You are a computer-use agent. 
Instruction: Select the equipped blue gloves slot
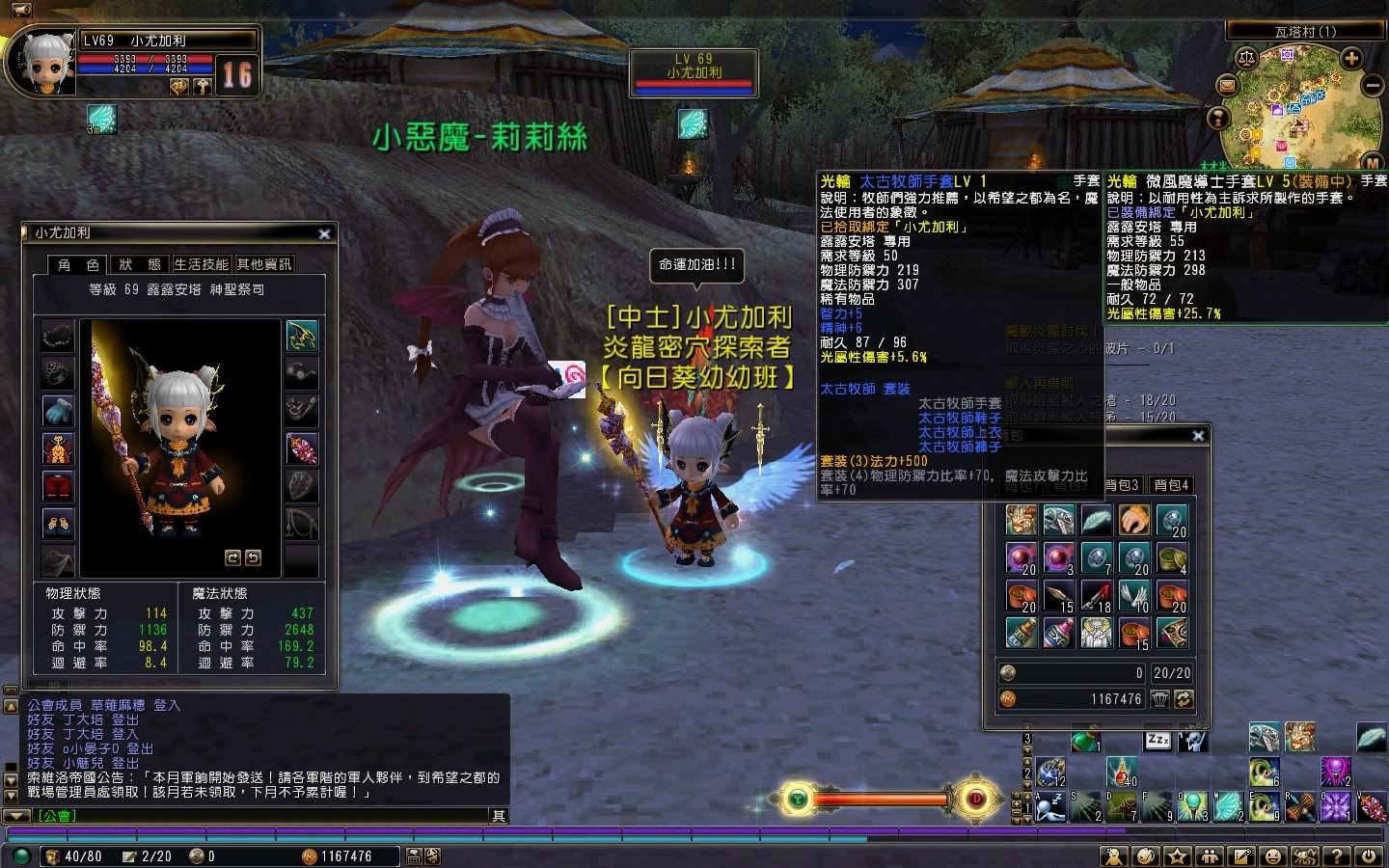[x=58, y=410]
